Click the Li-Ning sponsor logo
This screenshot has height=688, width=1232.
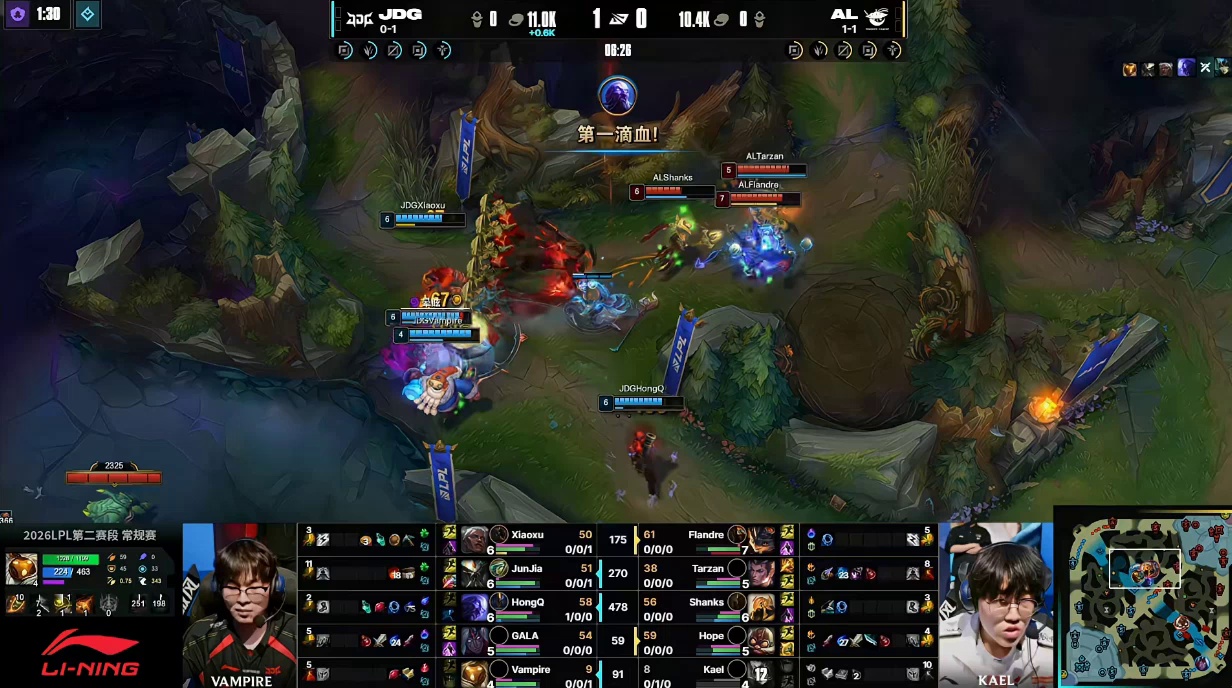(90, 652)
